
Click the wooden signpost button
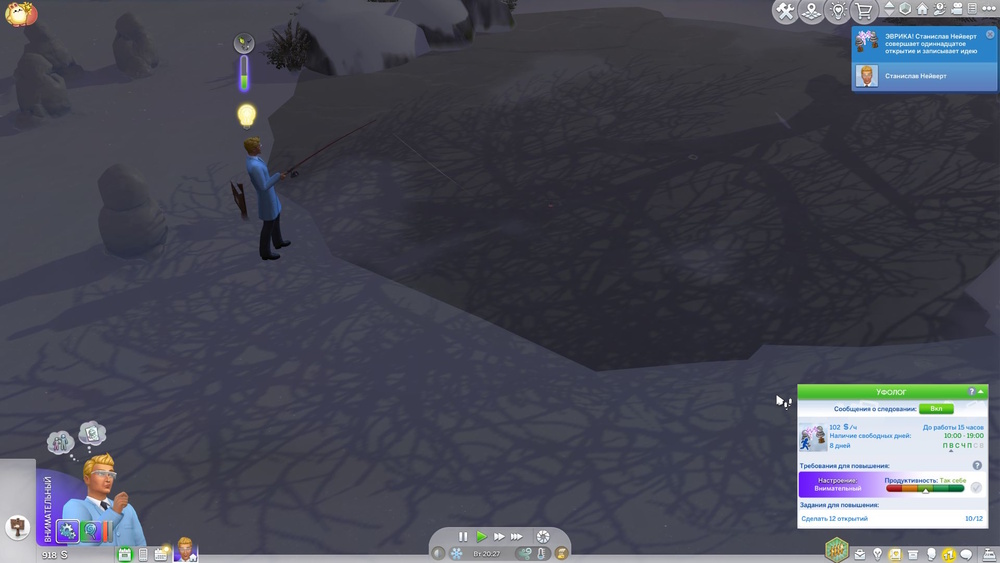pos(17,525)
